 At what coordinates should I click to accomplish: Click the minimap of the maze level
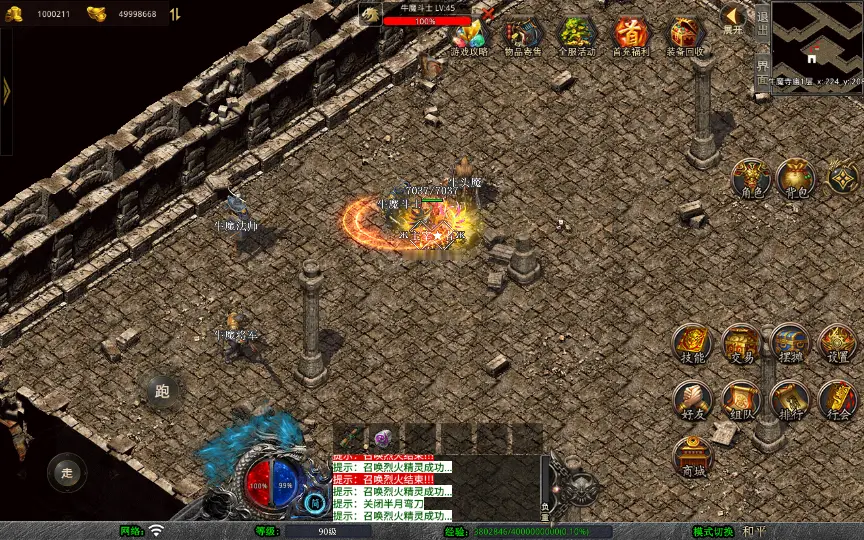tap(817, 38)
